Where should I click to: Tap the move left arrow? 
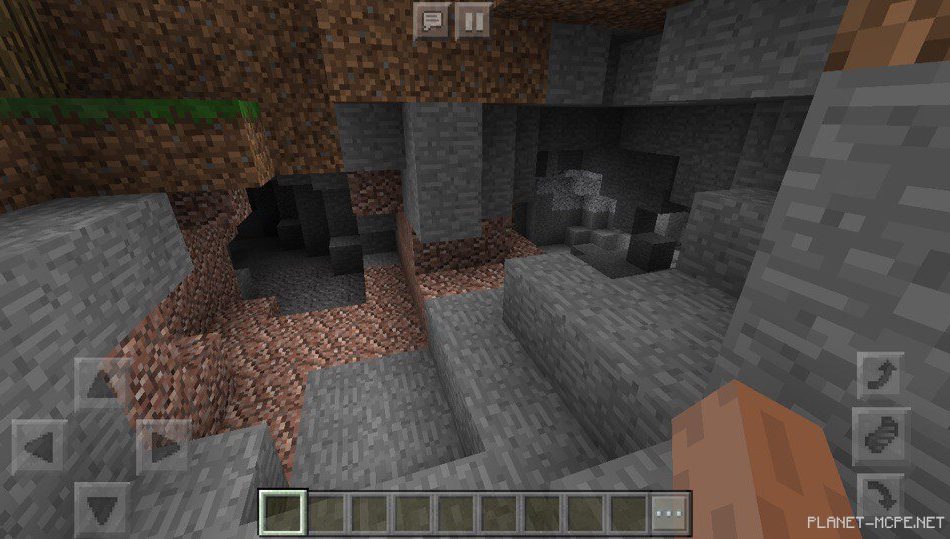(x=40, y=445)
